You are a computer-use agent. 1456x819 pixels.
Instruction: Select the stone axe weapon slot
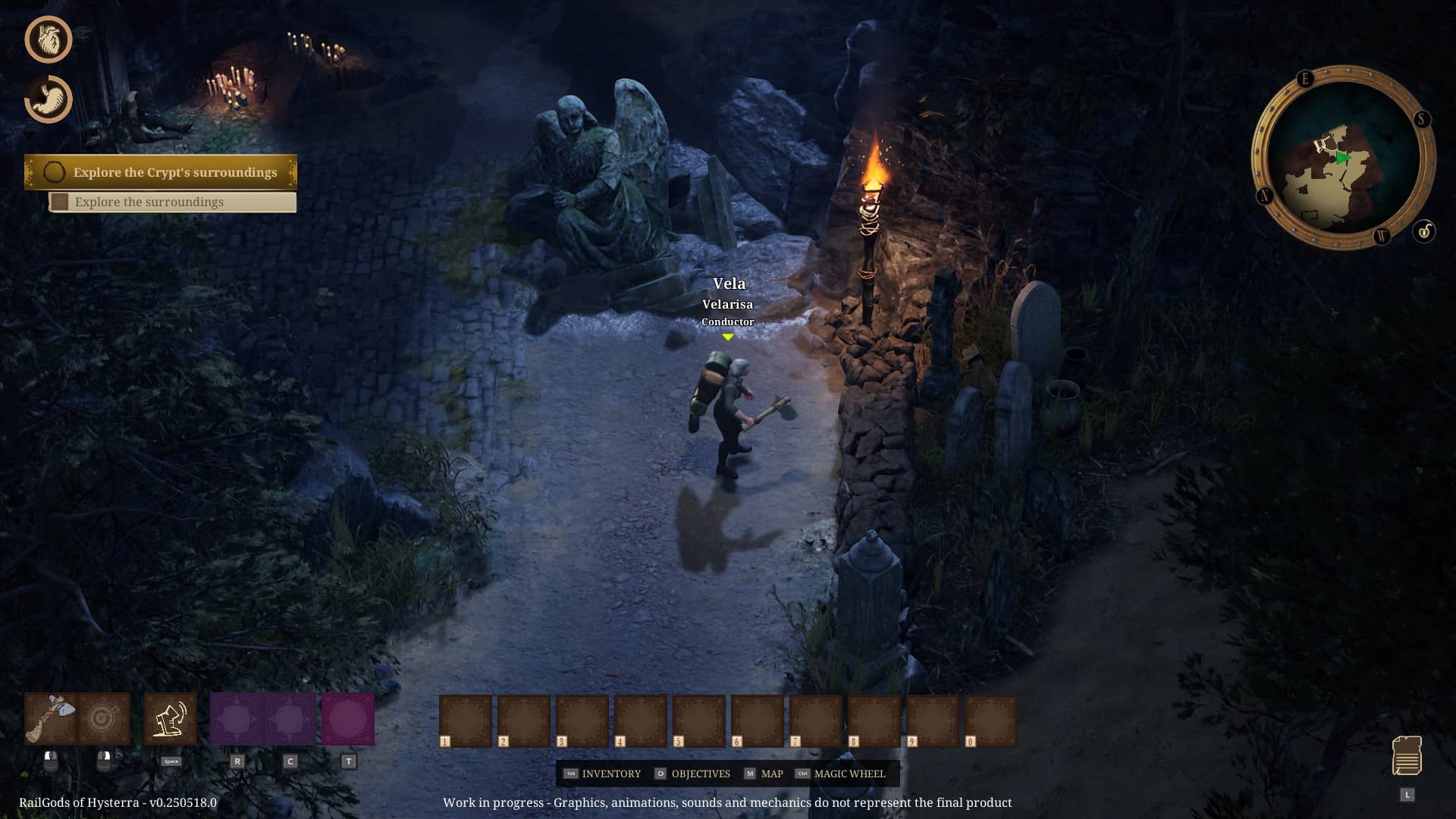(51, 718)
